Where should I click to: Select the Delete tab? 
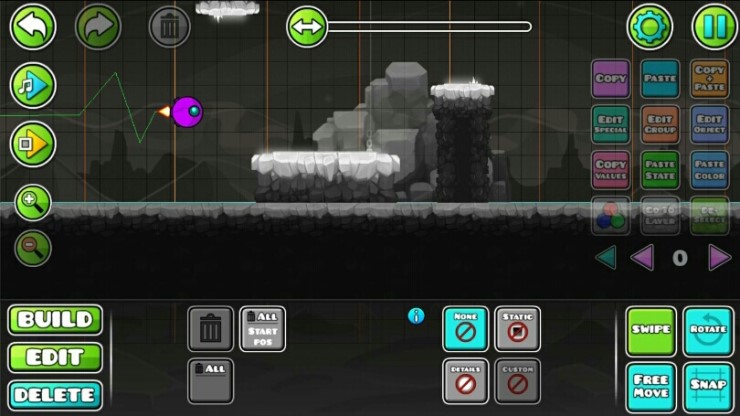56,394
